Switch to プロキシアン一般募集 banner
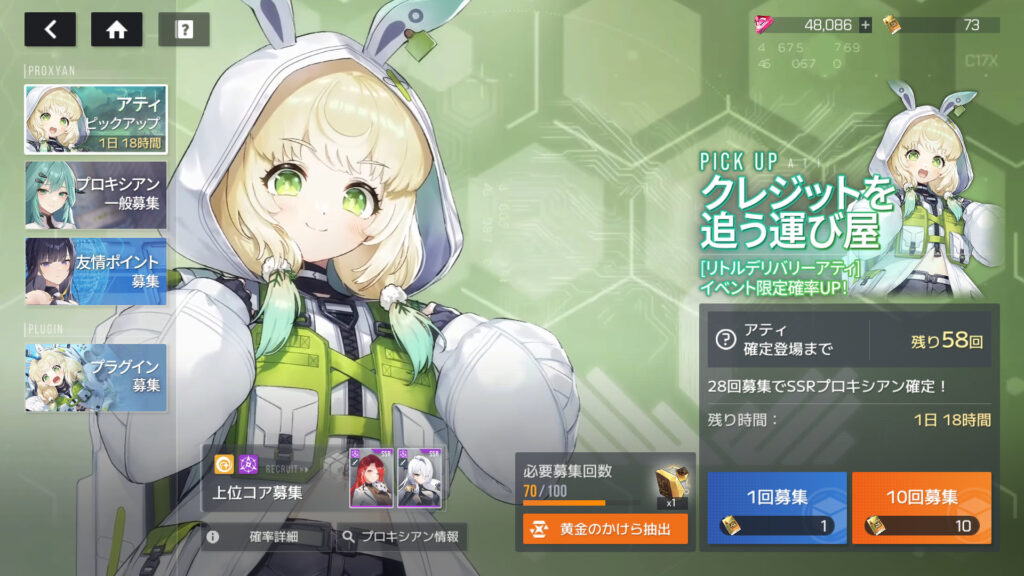The image size is (1024, 576). coord(96,195)
